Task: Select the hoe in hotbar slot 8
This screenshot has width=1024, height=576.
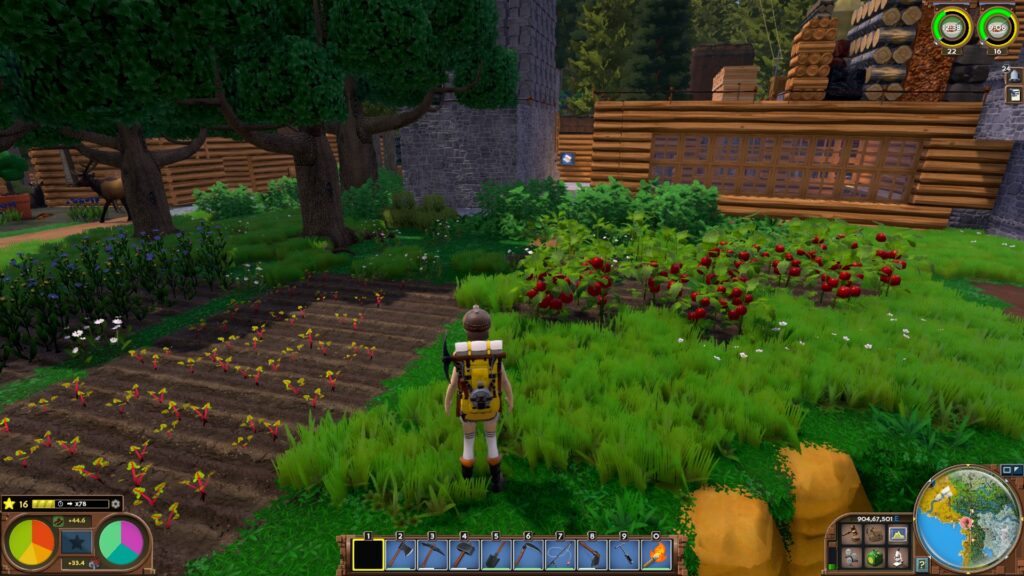Action: pos(592,554)
